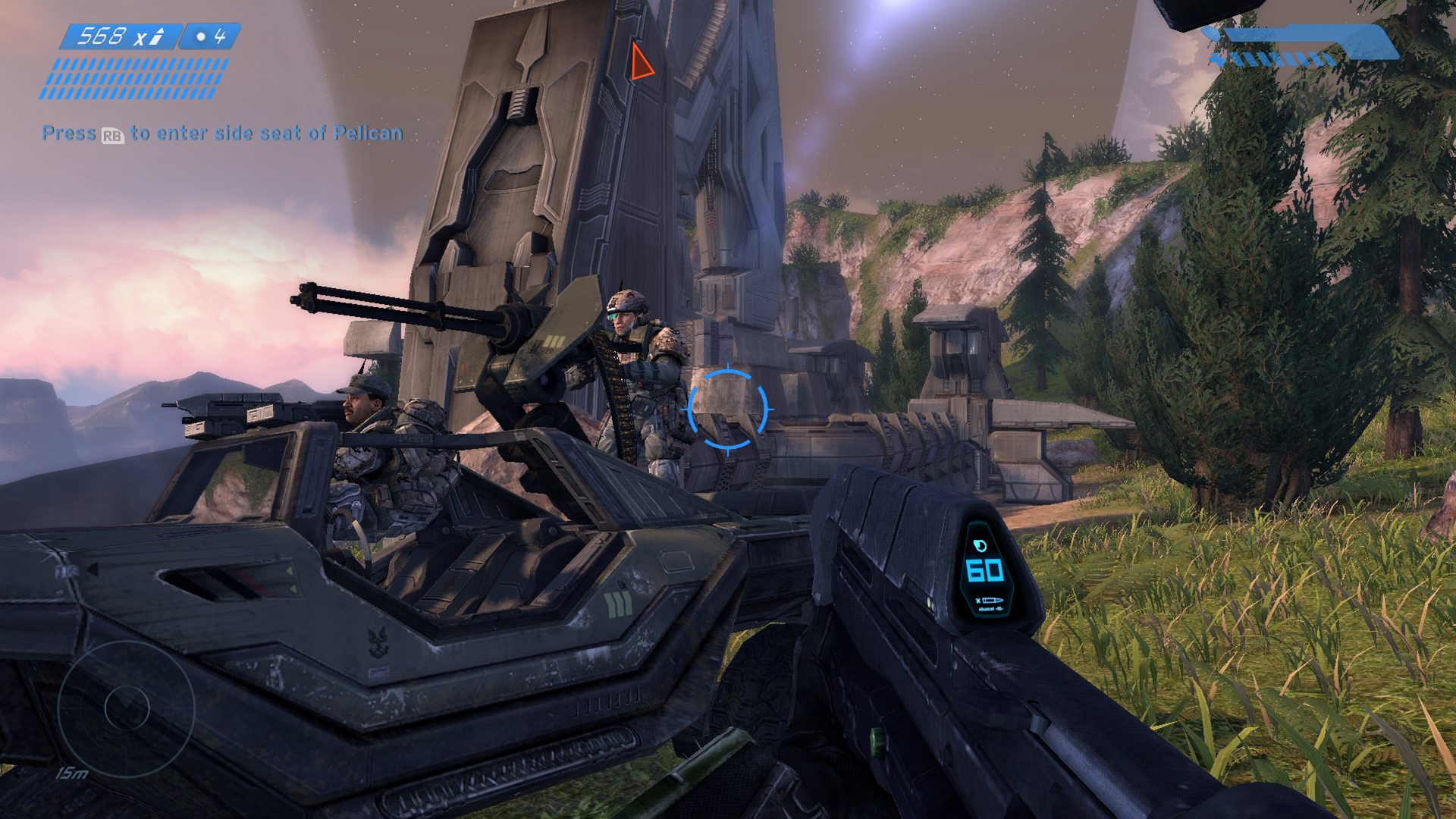The height and width of the screenshot is (819, 1456).
Task: Click the circular motion tracker radar
Action: [126, 708]
